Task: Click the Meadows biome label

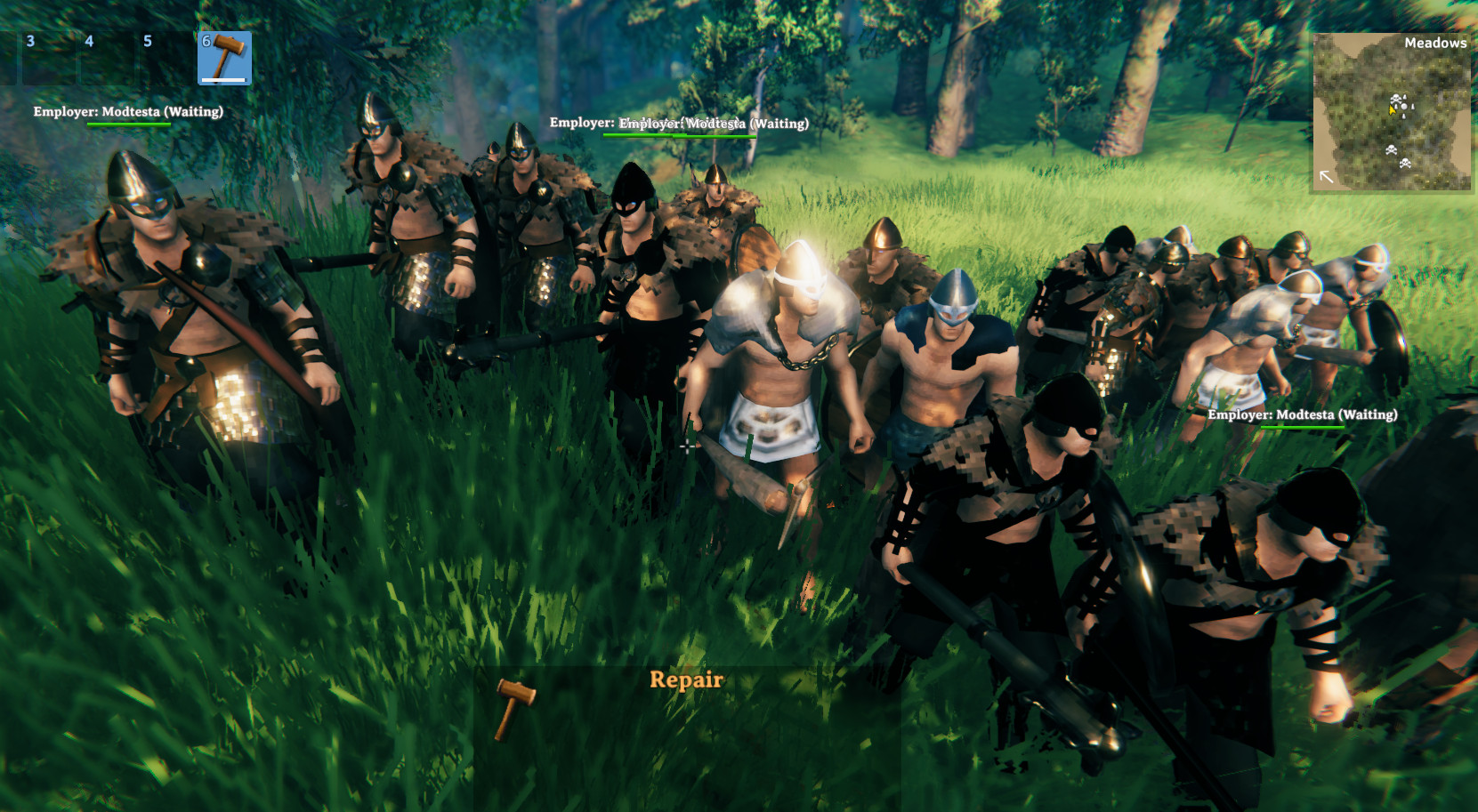Action: point(1435,43)
